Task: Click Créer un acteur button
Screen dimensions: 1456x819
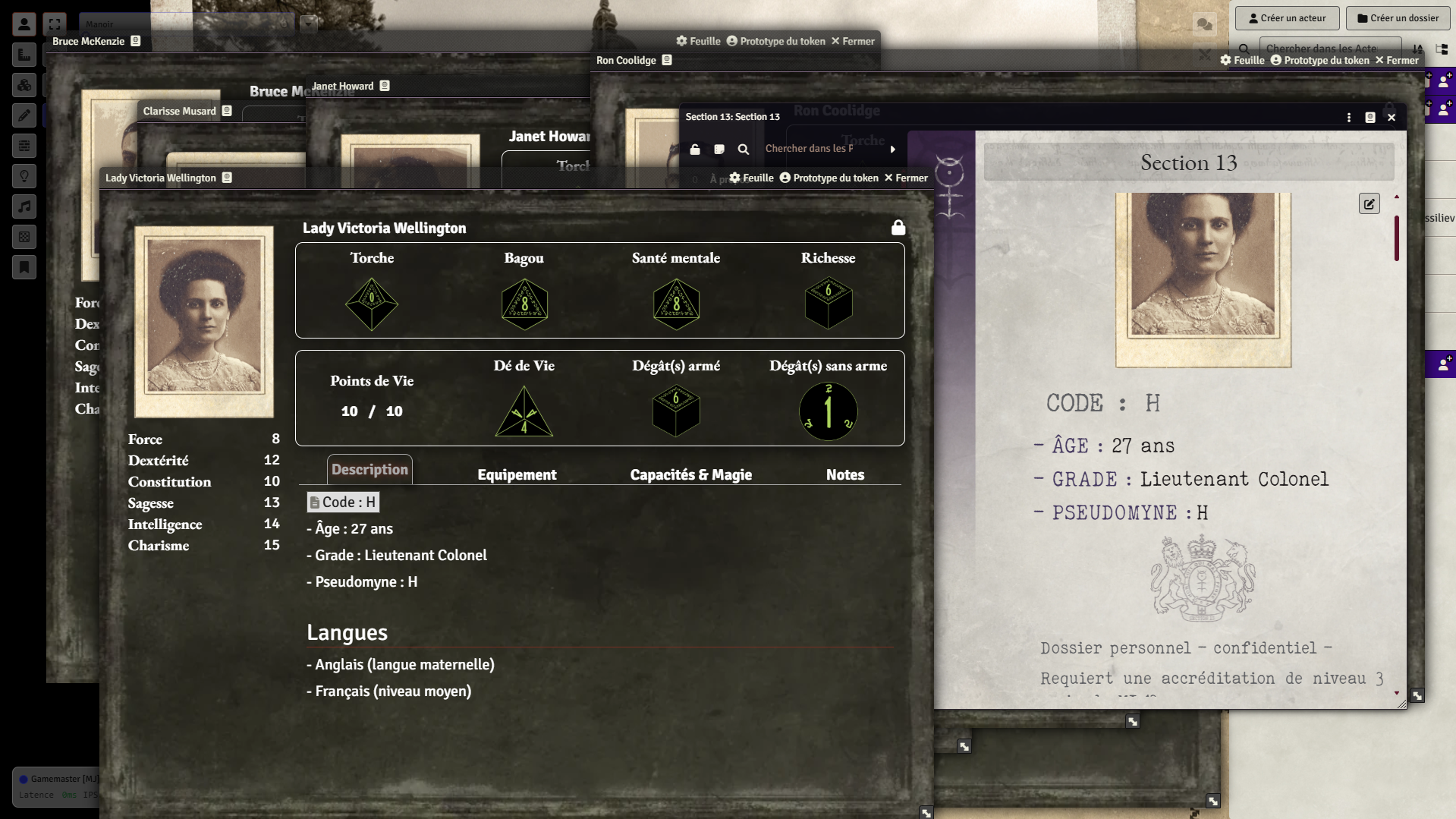Action: (1287, 18)
